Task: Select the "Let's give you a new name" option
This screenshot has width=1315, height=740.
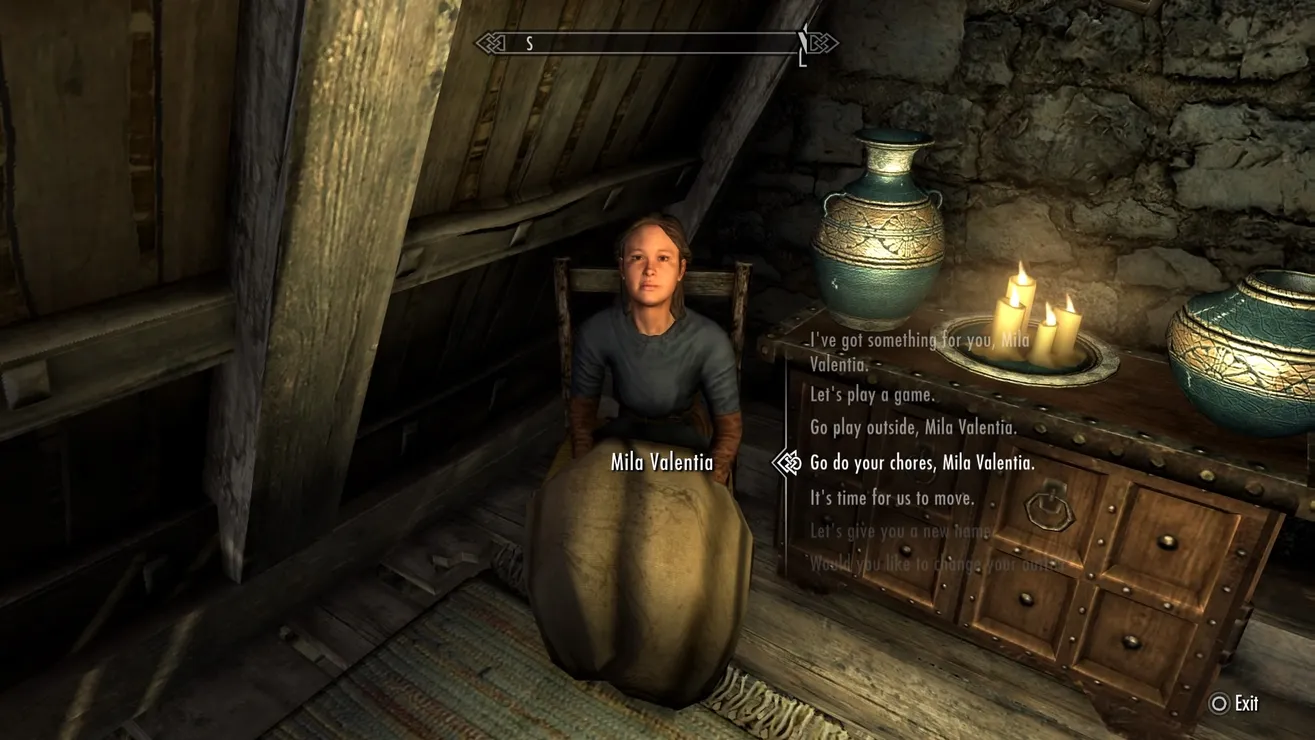Action: coord(900,532)
